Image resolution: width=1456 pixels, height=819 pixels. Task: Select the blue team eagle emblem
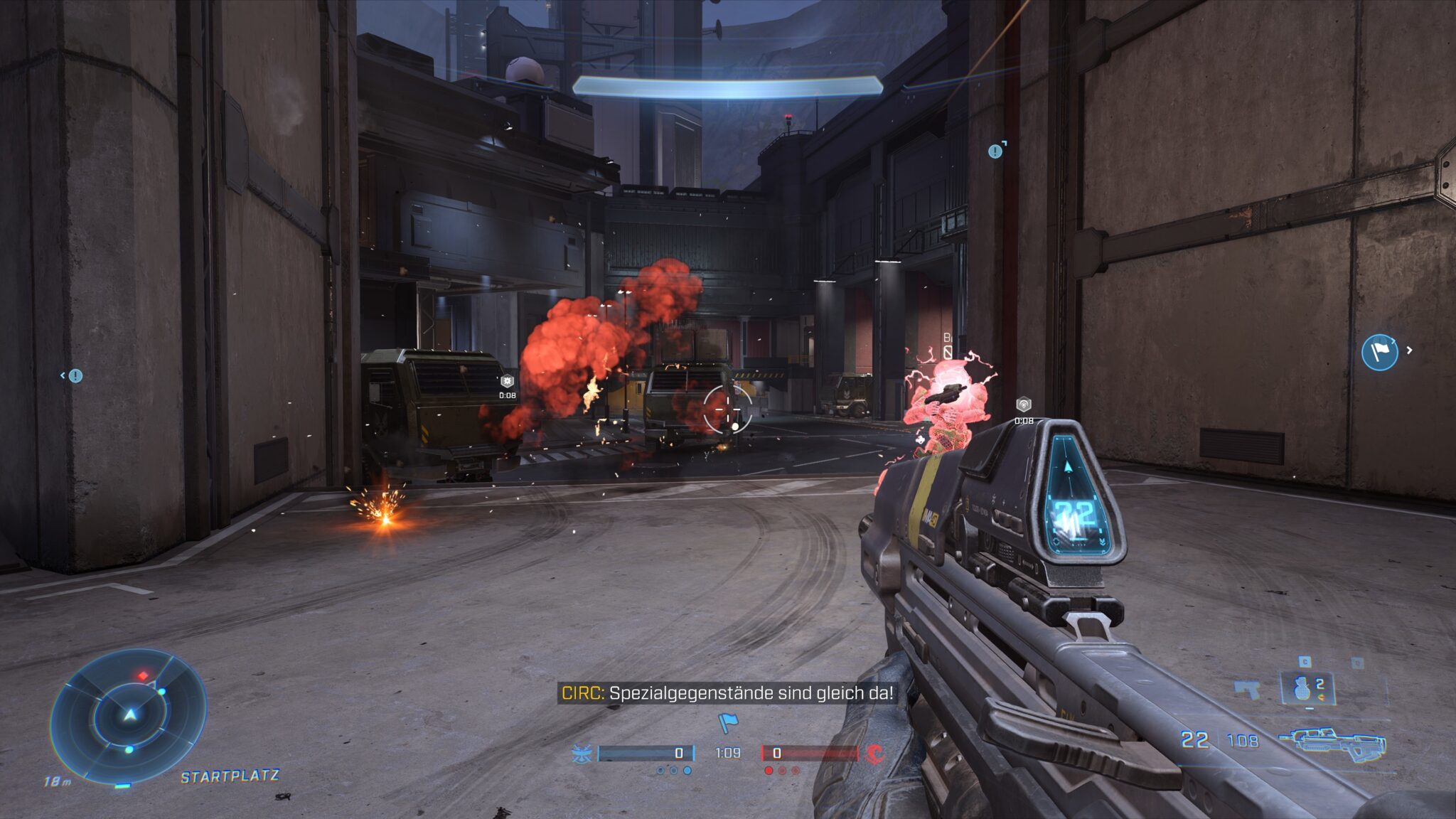pos(582,754)
